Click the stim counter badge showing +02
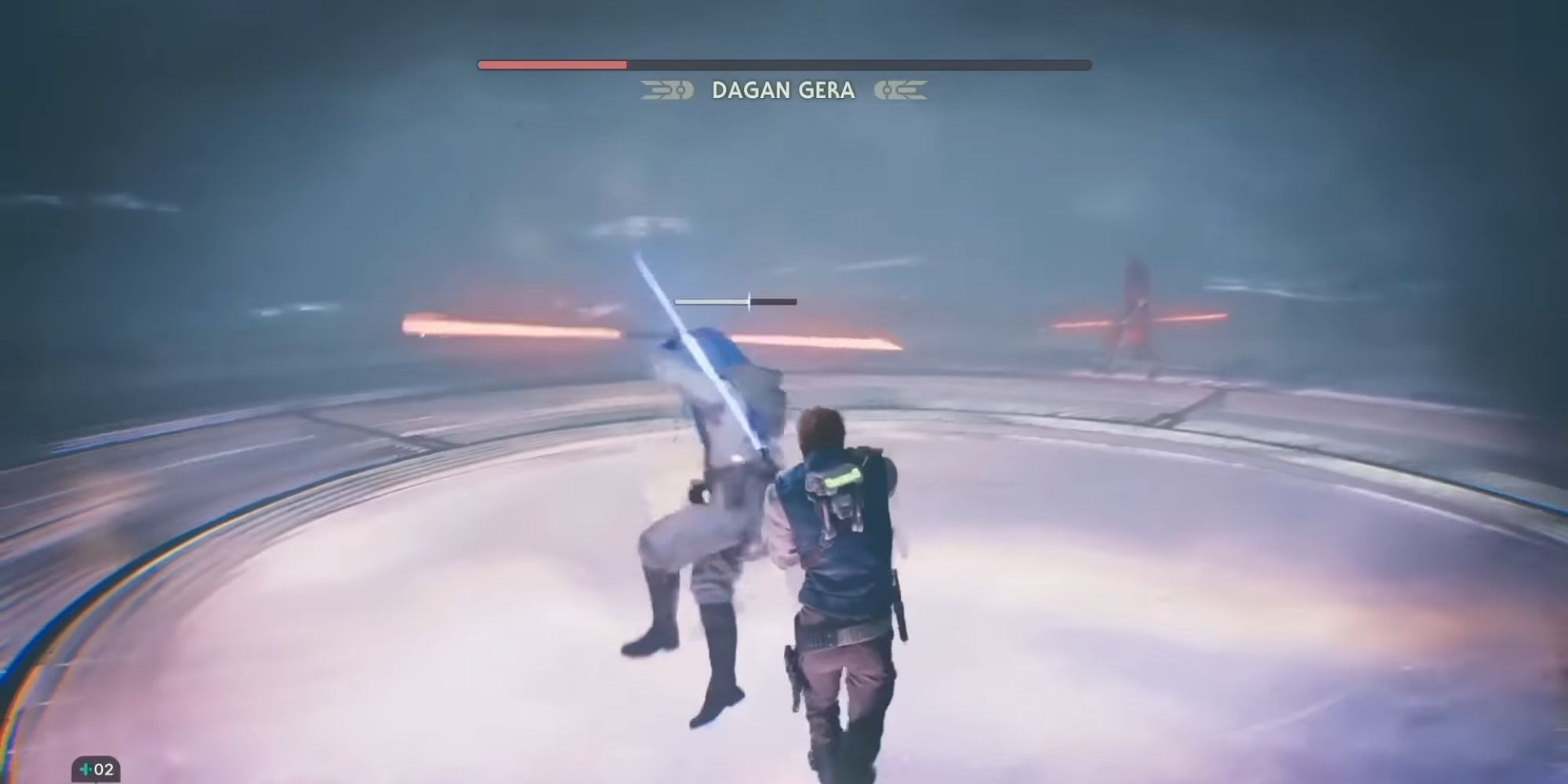This screenshot has height=784, width=1568. [x=96, y=768]
